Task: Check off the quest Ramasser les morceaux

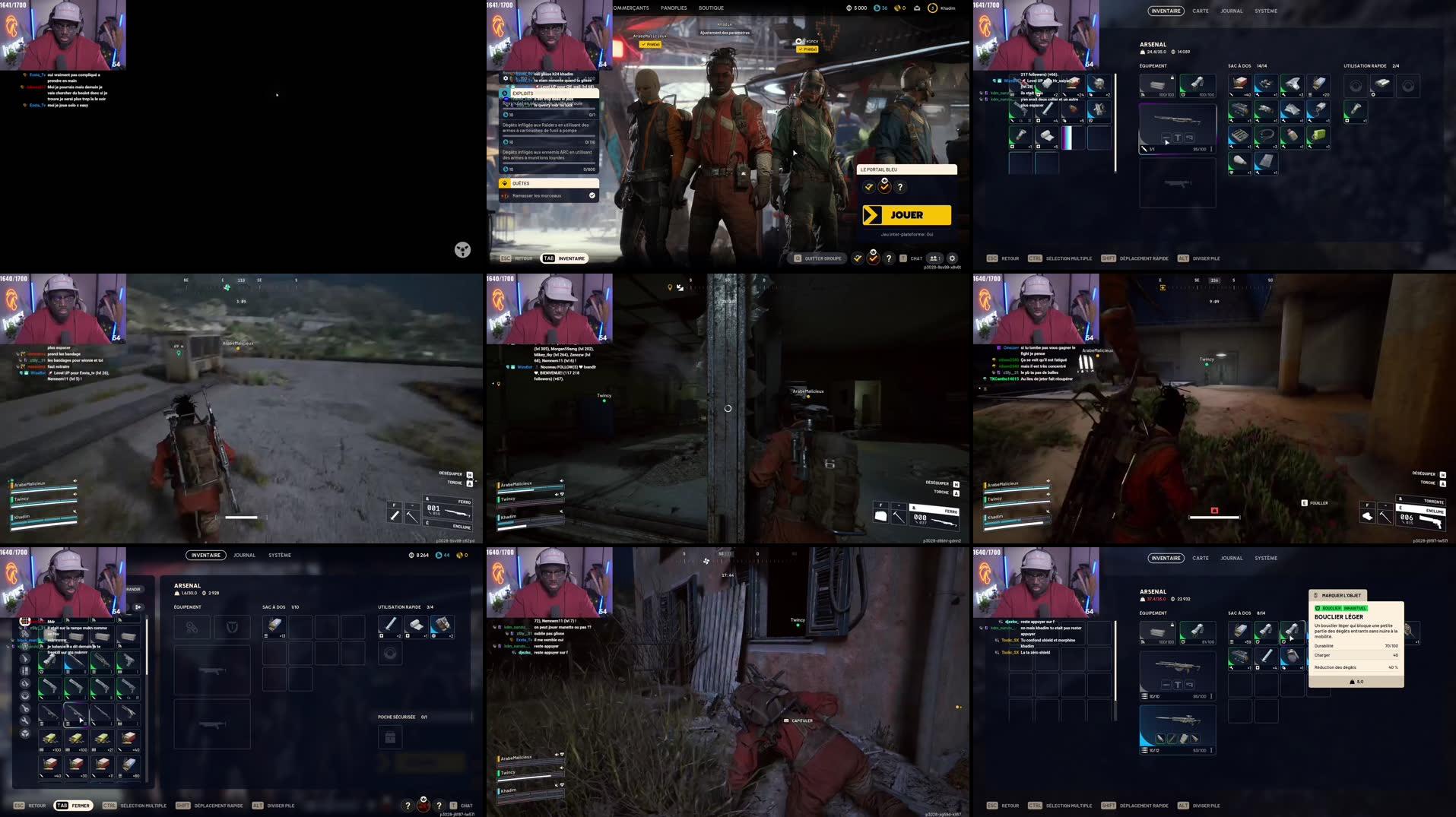Action: [592, 195]
